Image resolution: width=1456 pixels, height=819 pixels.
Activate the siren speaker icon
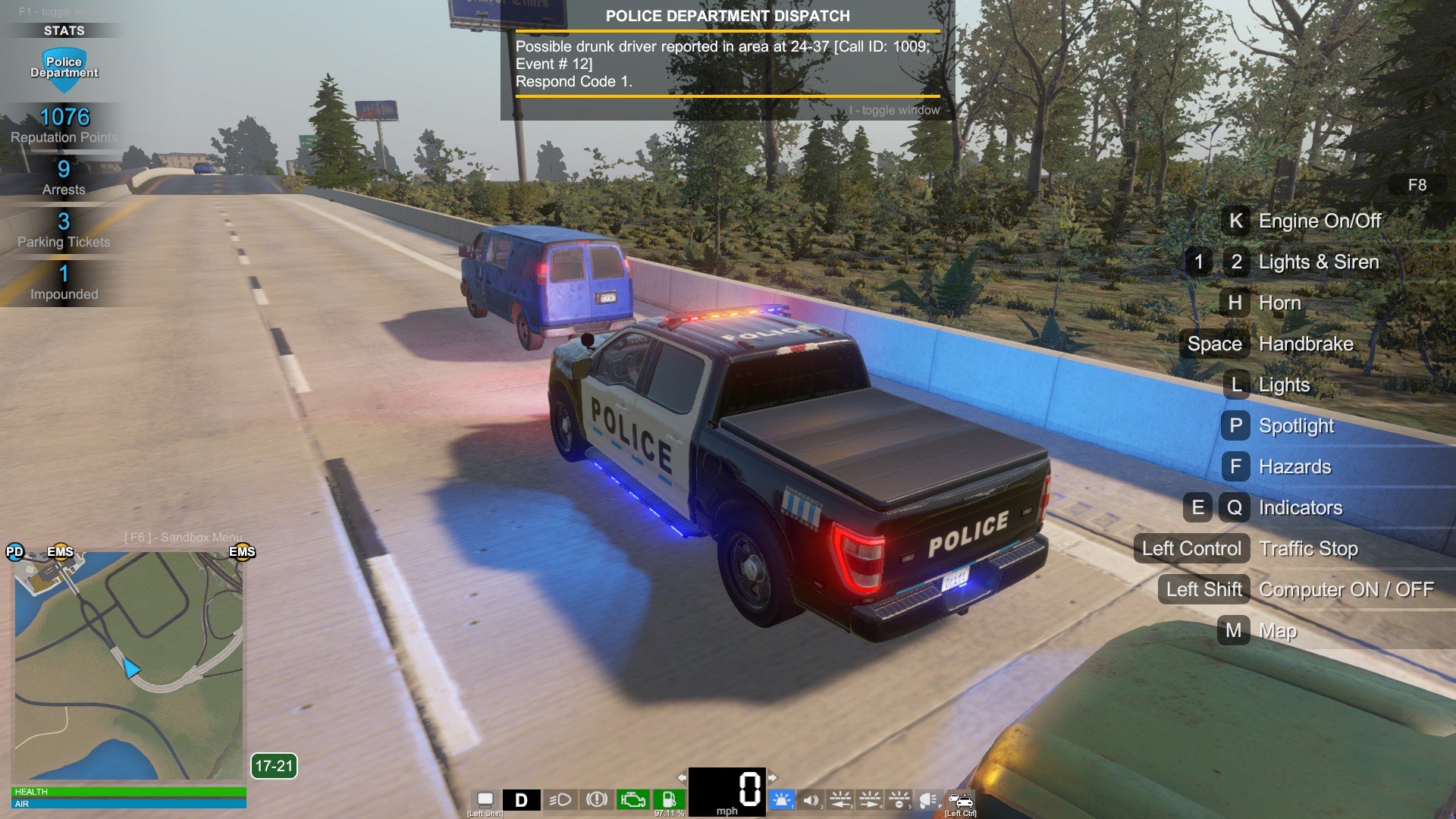click(811, 799)
